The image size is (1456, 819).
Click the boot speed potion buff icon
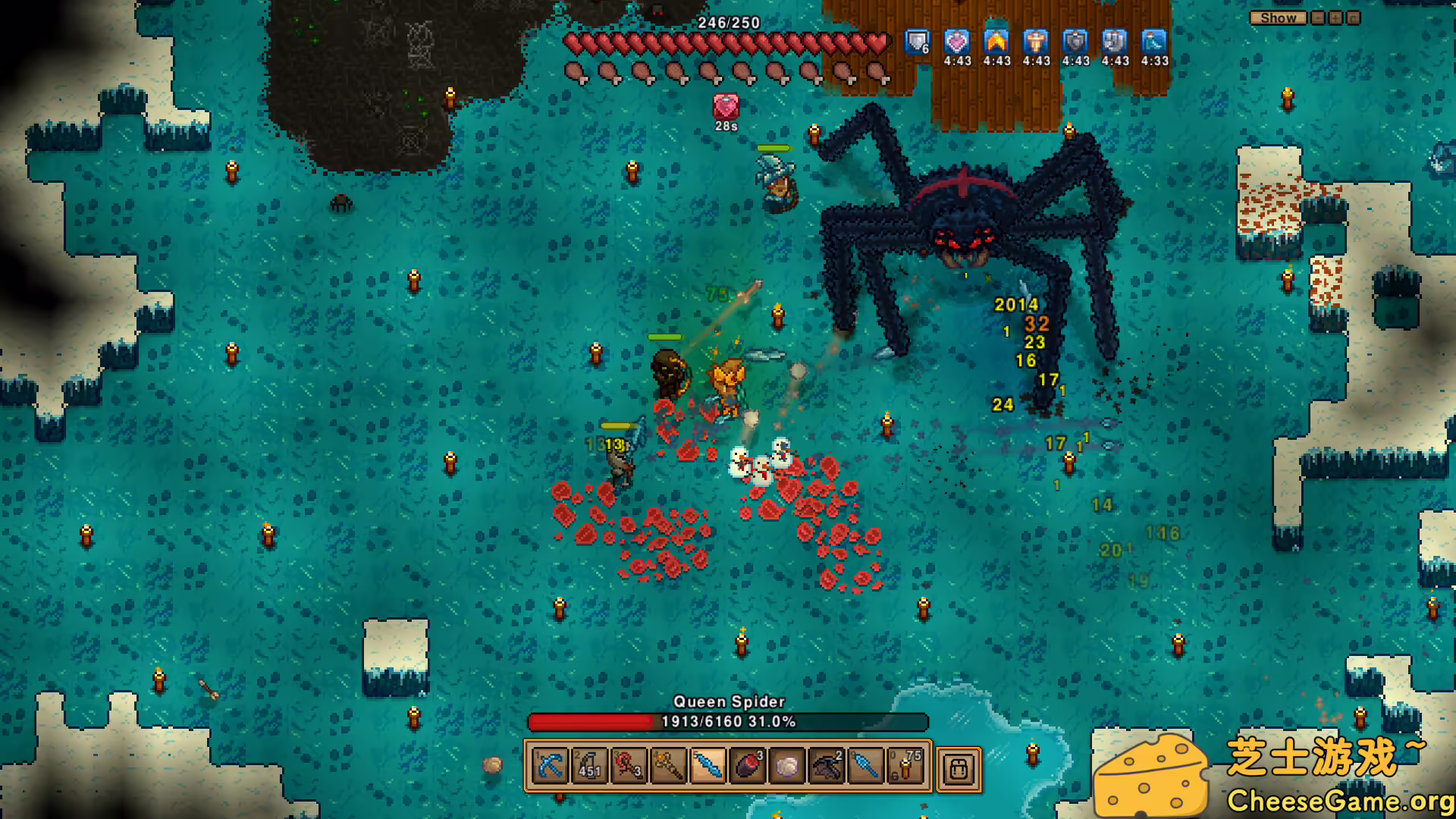[x=1154, y=42]
